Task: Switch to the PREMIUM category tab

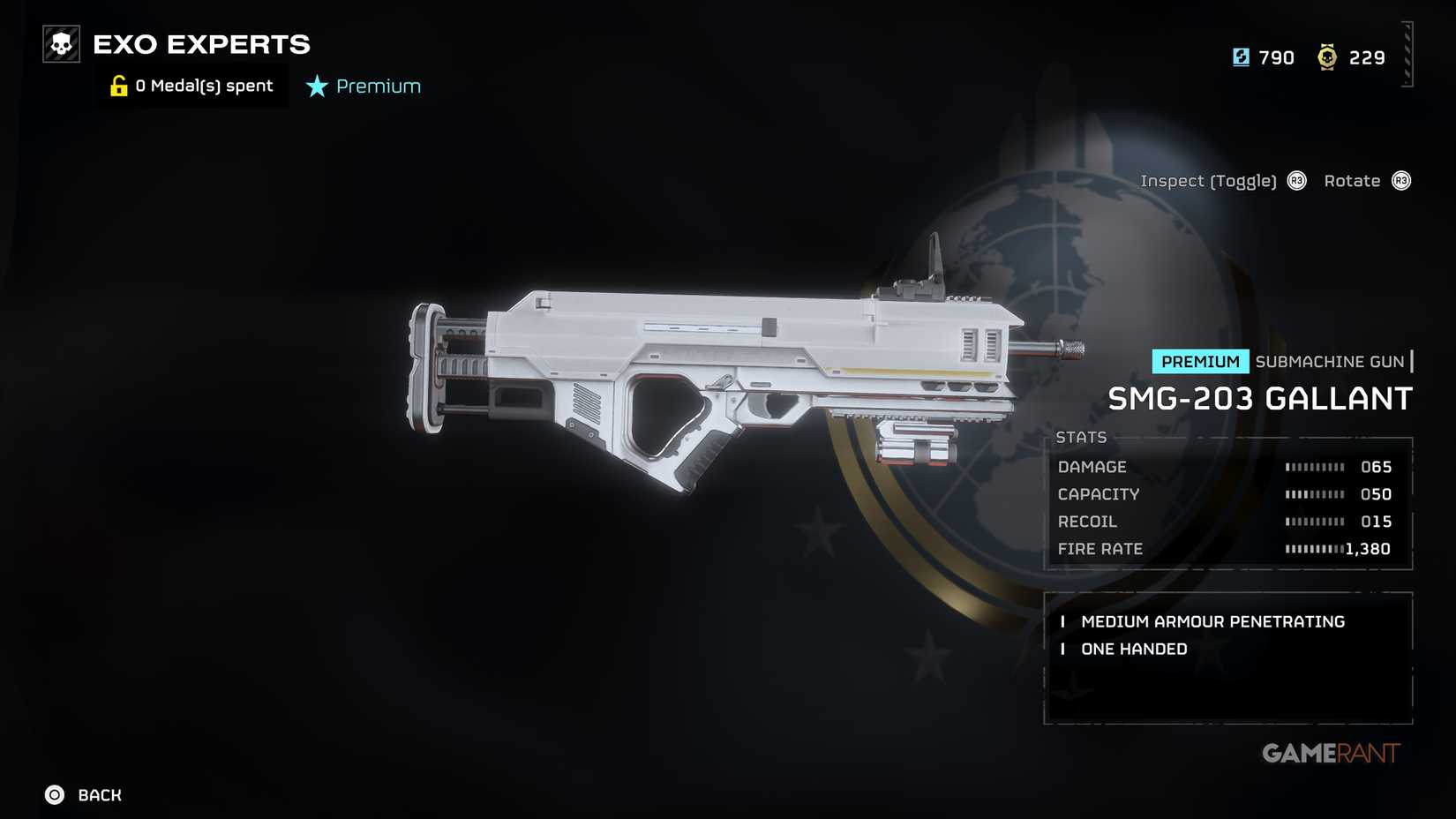Action: coord(1200,361)
